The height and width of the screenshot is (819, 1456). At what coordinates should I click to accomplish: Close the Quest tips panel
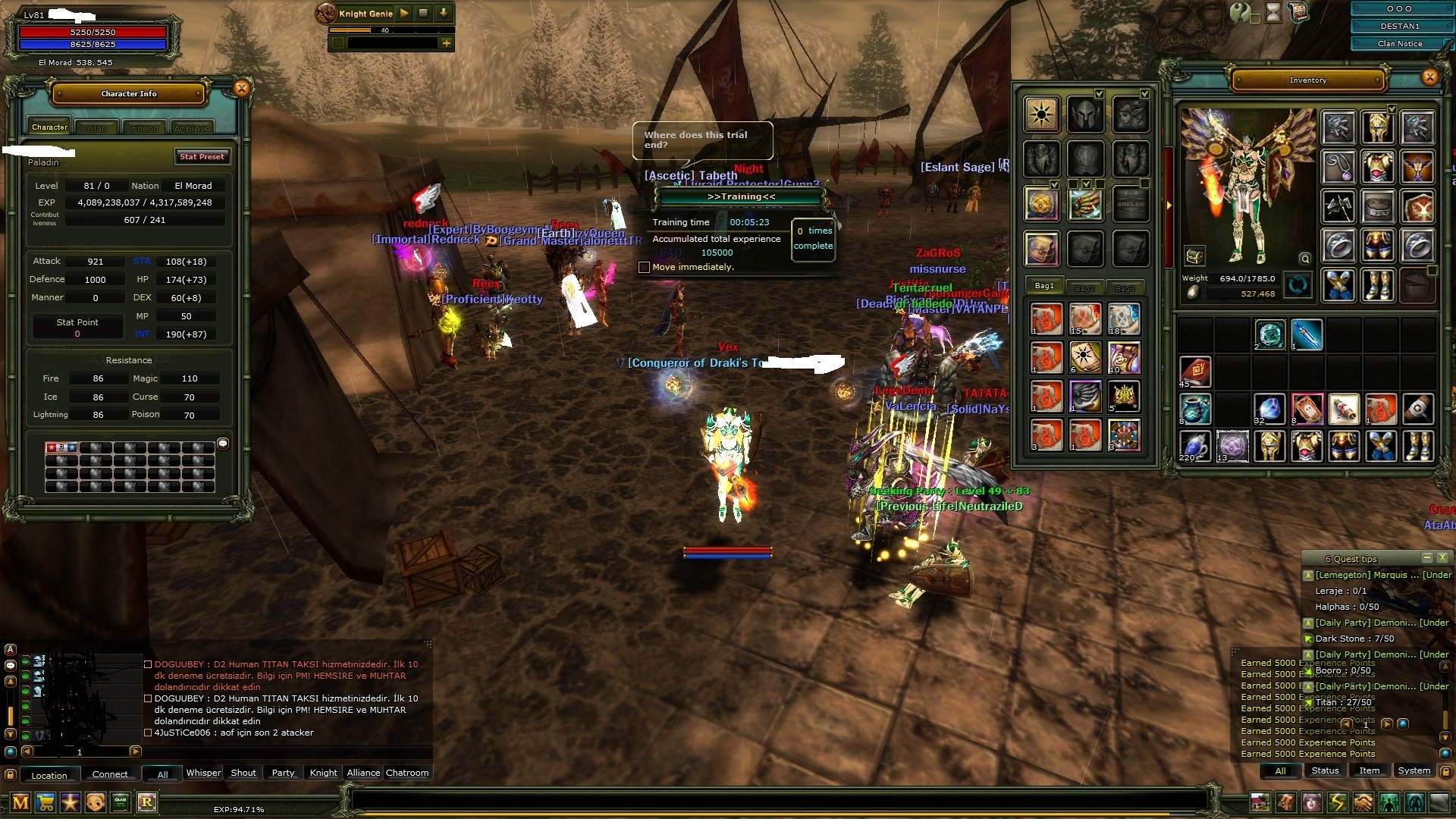pos(1442,557)
